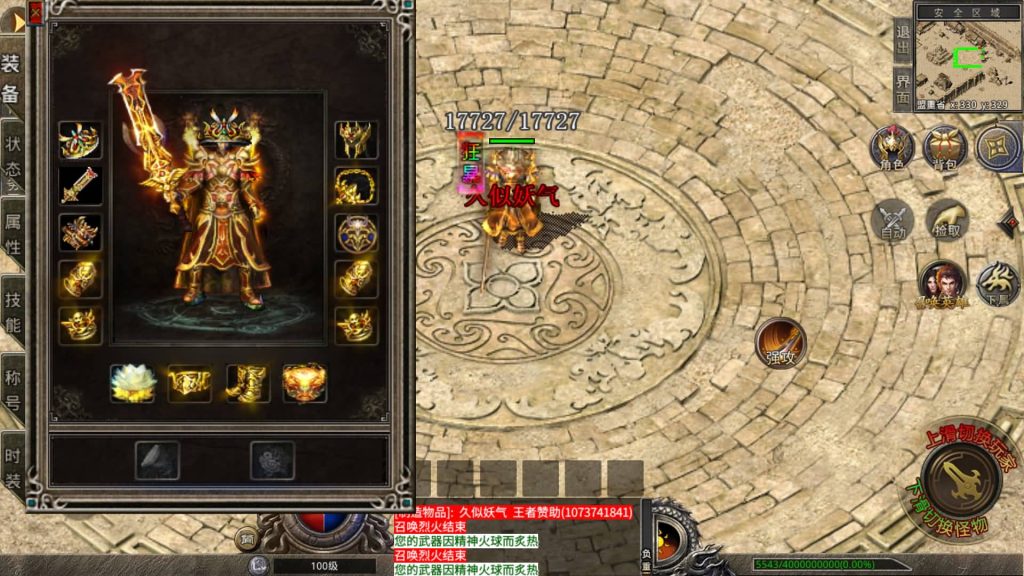Open the 属性 (Attributes) tab
Viewport: 1024px width, 576px height.
pyautogui.click(x=12, y=233)
